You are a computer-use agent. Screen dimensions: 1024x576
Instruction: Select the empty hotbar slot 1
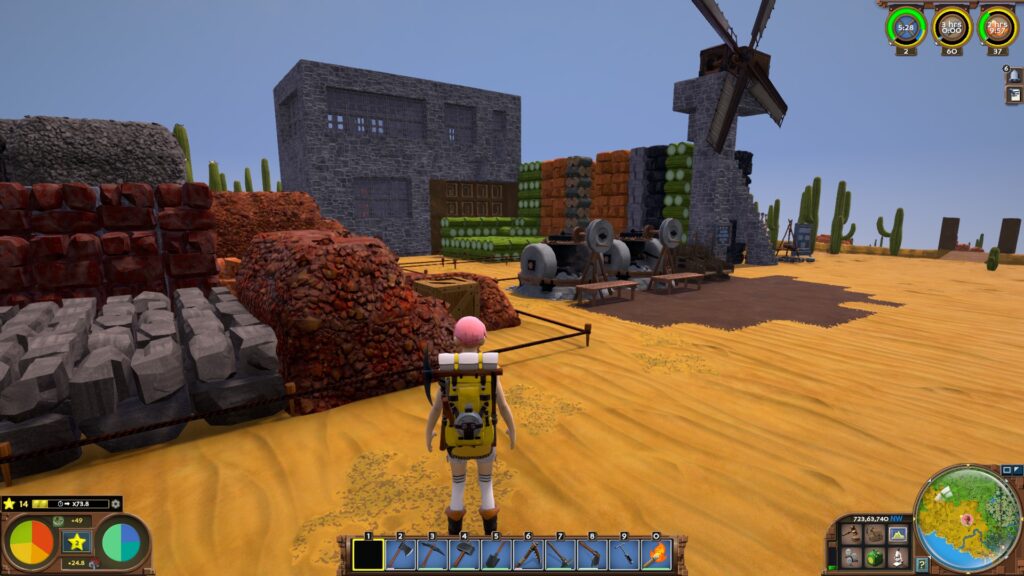point(368,554)
